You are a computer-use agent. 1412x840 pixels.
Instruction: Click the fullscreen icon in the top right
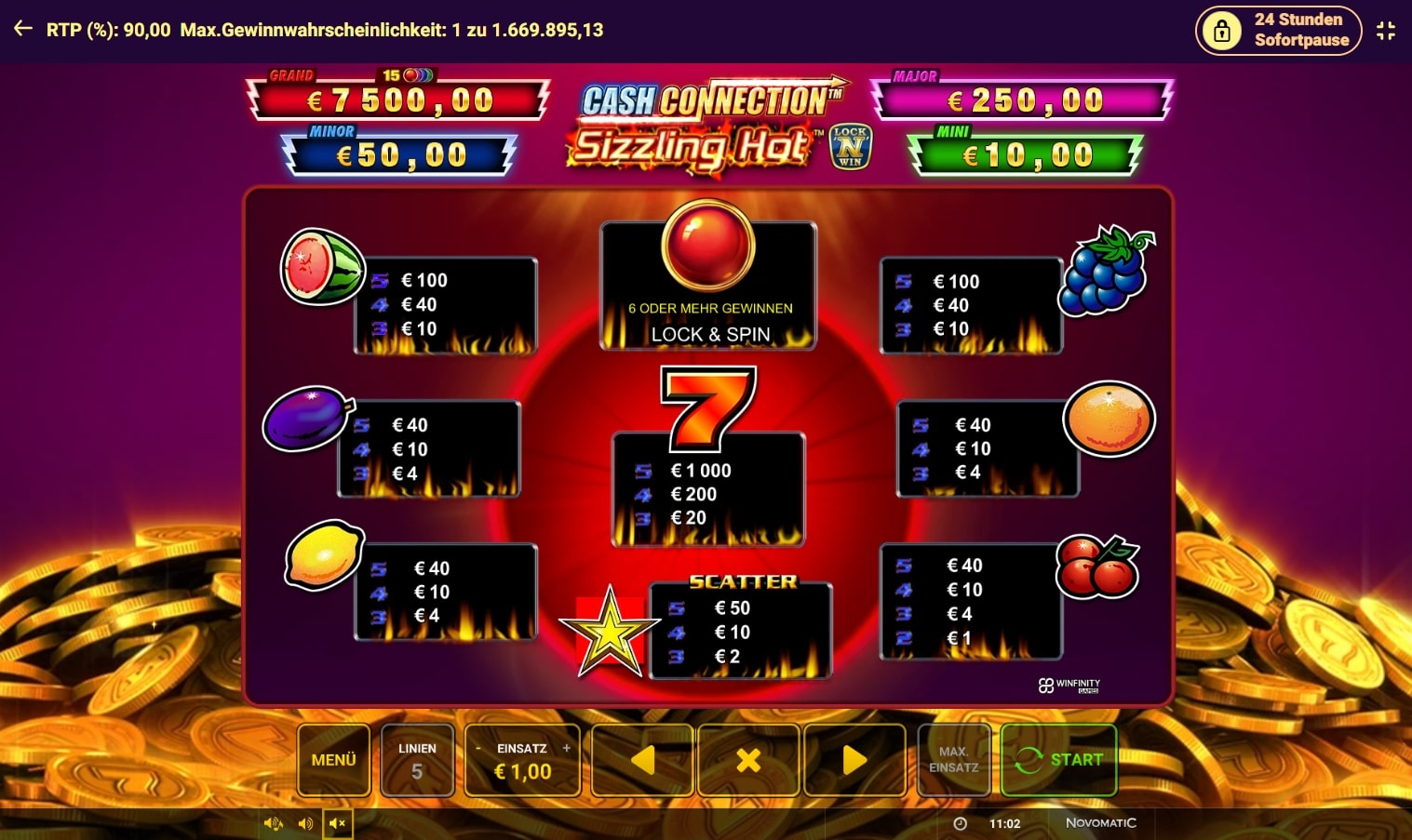tap(1386, 29)
